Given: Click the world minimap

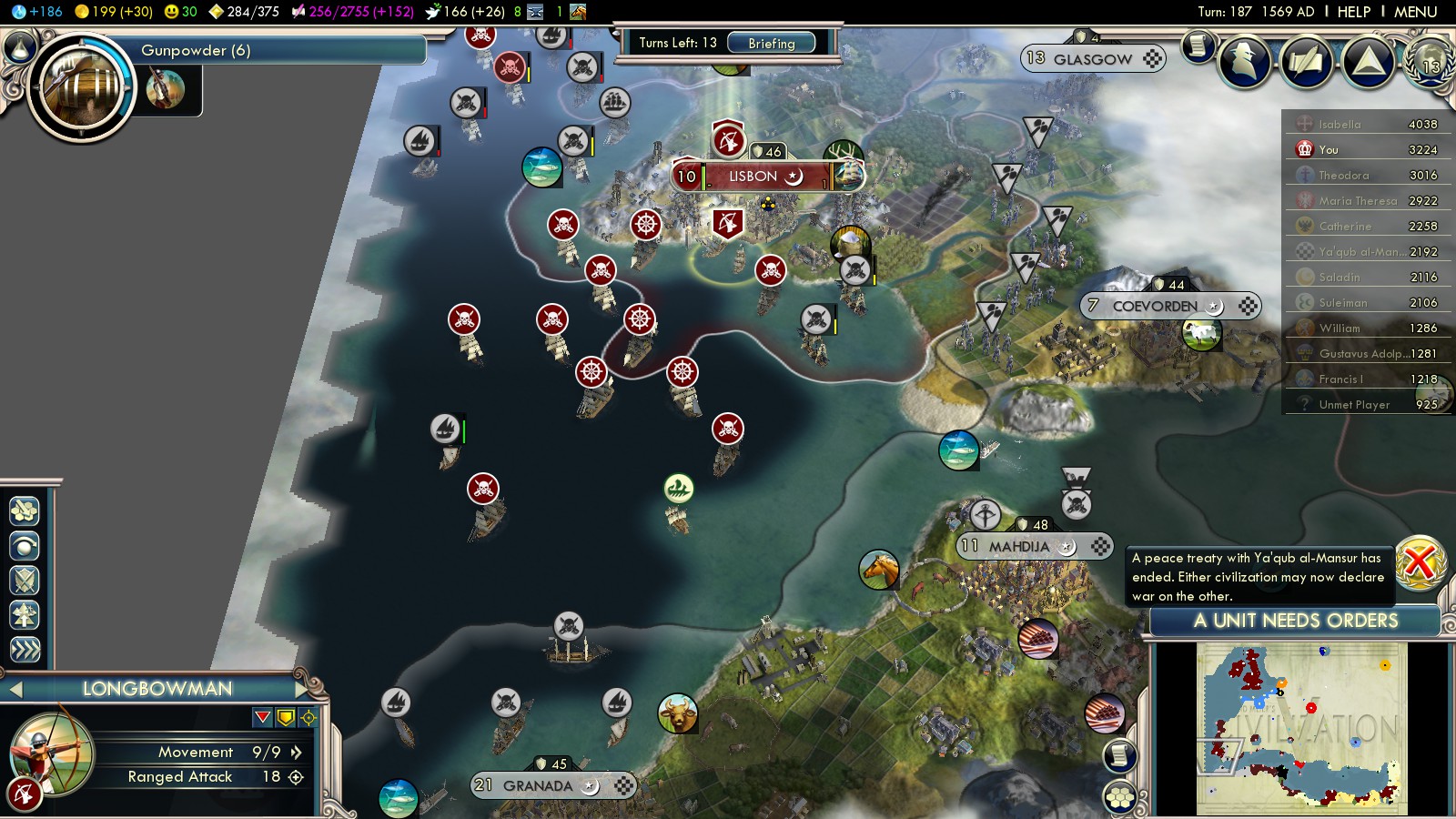Looking at the screenshot, I should point(1301,729).
